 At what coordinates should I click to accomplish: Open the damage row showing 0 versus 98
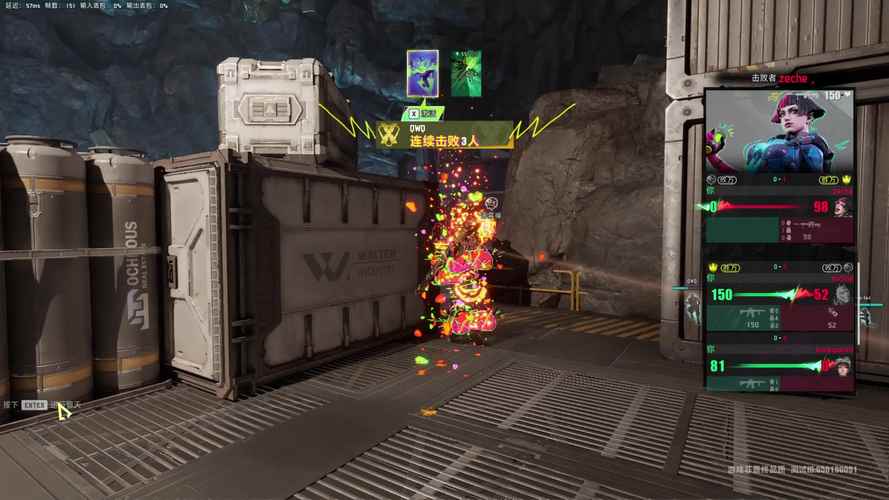[780, 207]
